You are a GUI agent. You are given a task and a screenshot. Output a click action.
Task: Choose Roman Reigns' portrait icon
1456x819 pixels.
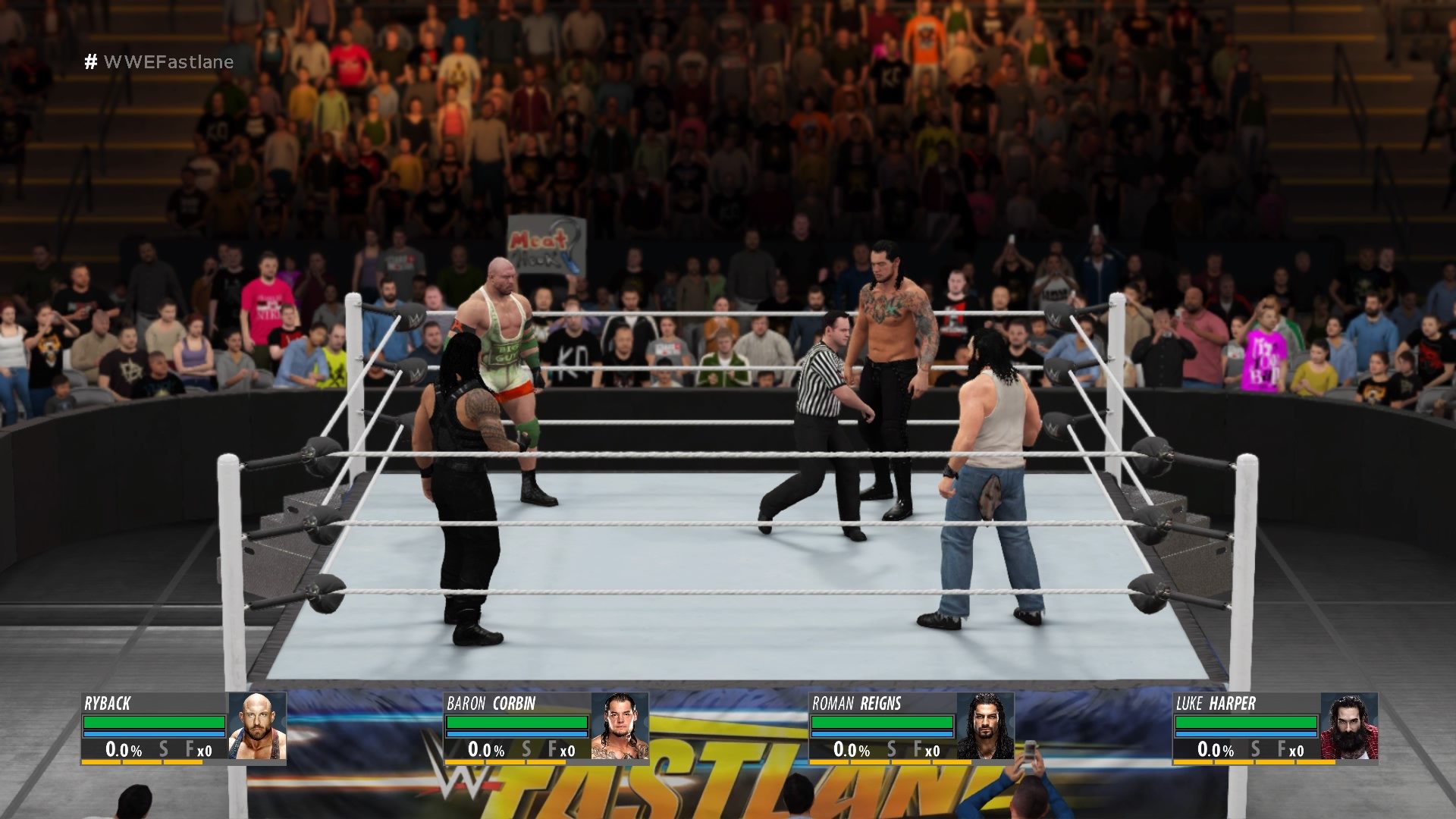click(985, 726)
